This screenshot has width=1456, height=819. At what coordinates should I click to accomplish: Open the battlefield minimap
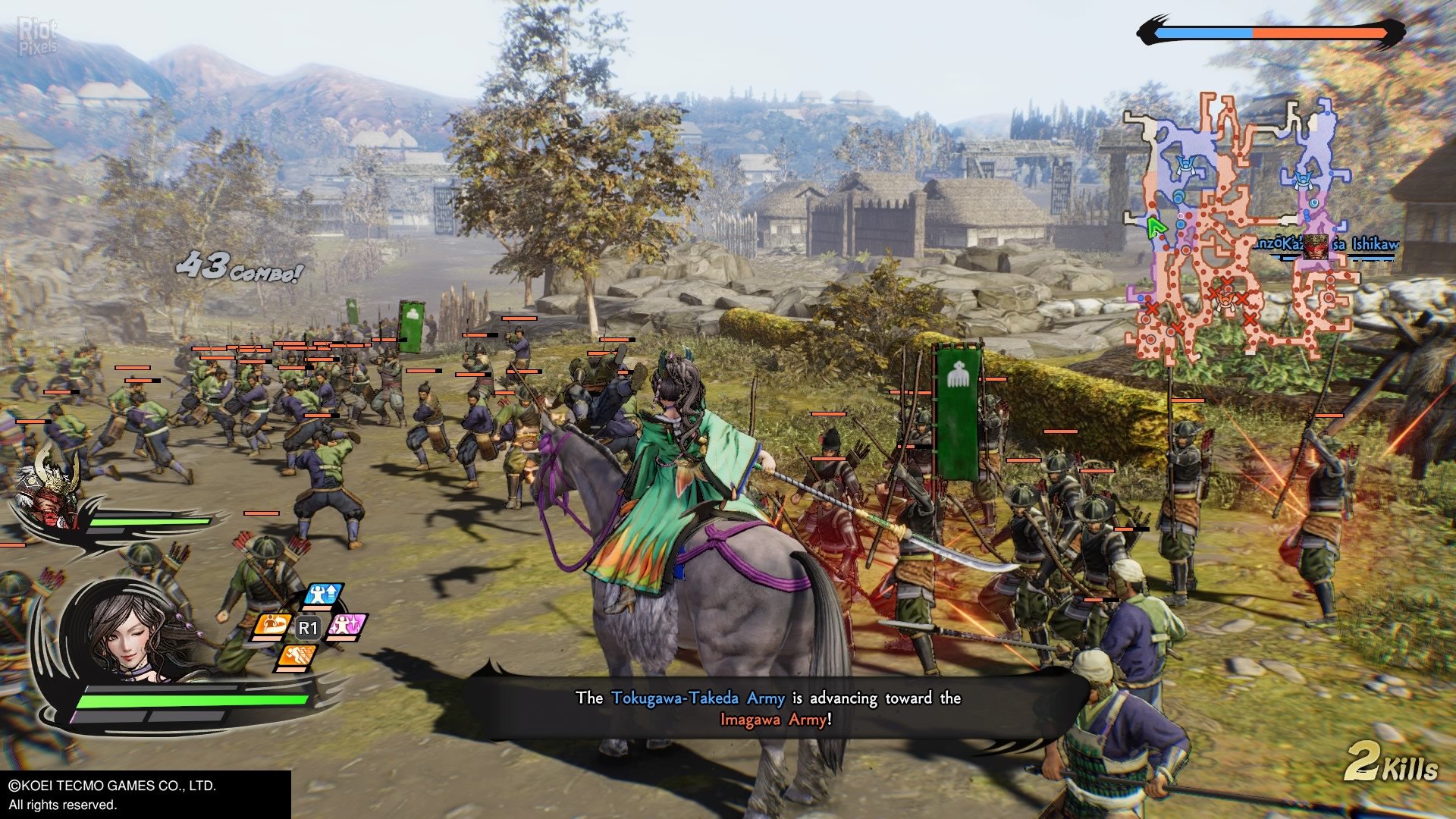tap(1236, 227)
